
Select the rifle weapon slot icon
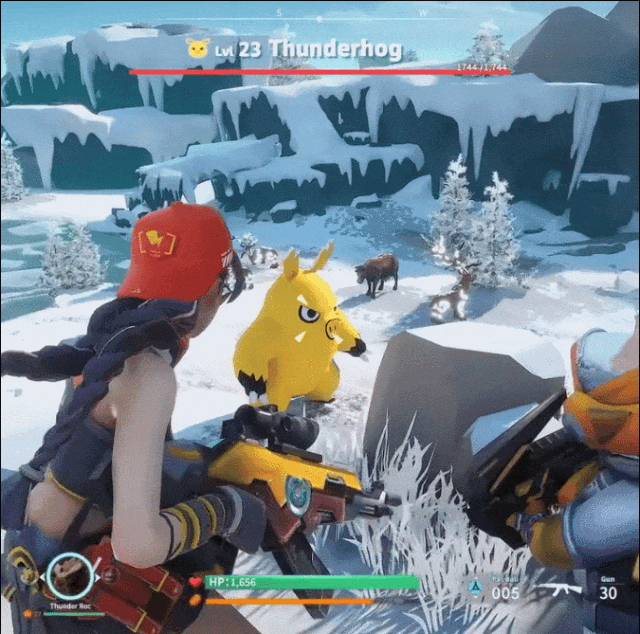[560, 590]
